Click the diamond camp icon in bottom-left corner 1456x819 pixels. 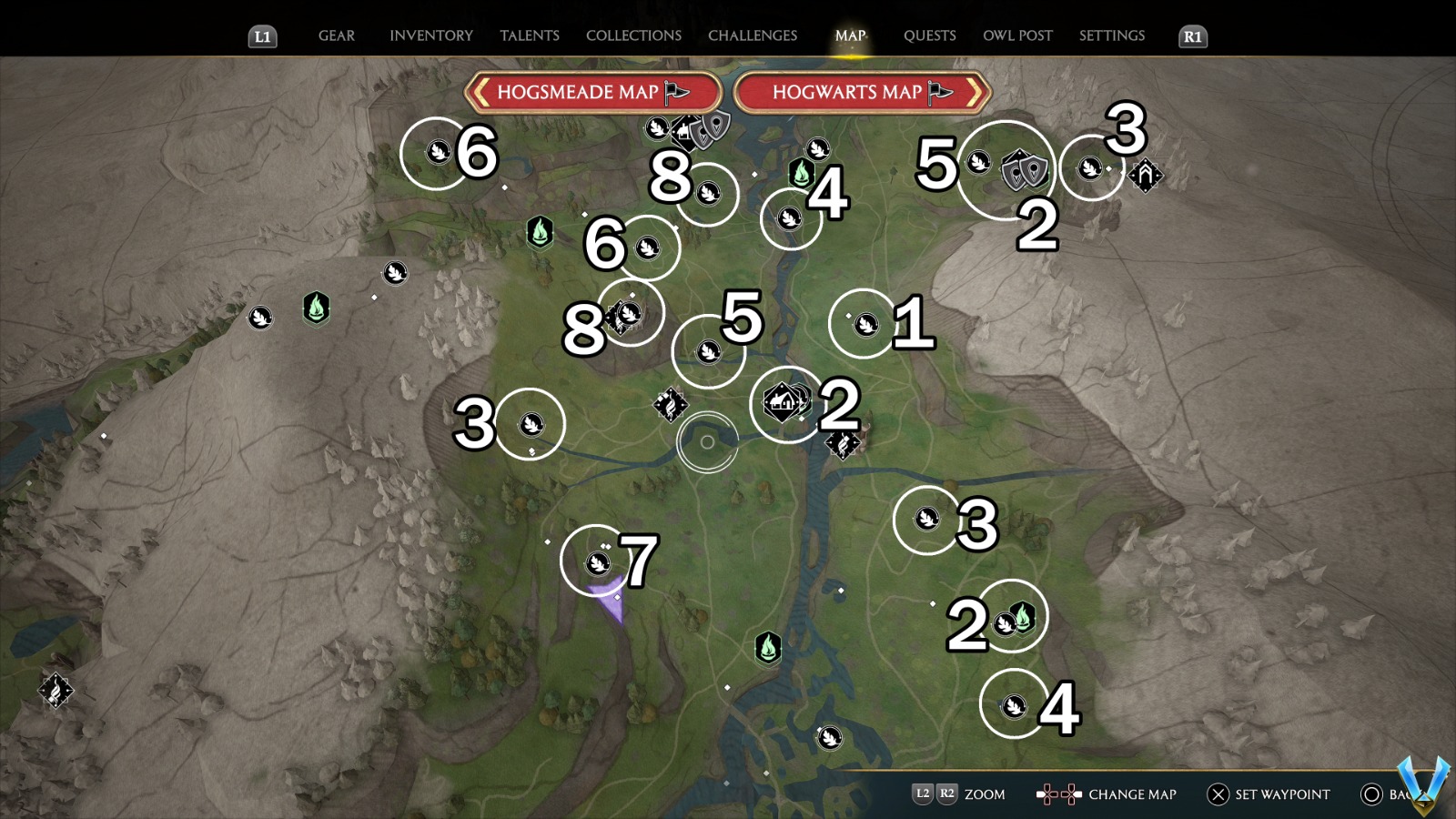pos(55,692)
